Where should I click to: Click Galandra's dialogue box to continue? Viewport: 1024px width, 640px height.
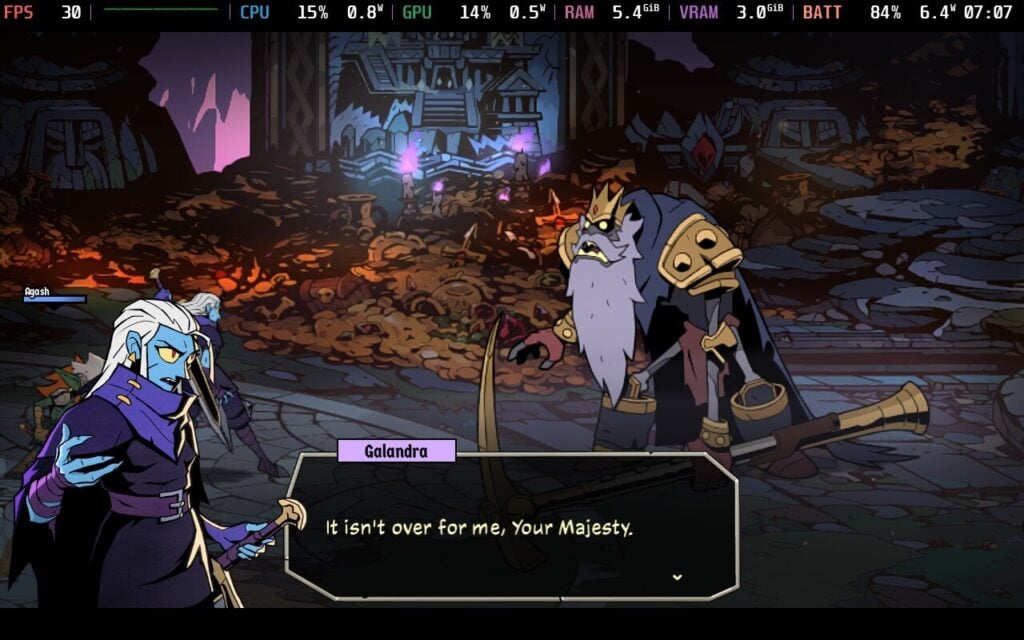pyautogui.click(x=512, y=528)
